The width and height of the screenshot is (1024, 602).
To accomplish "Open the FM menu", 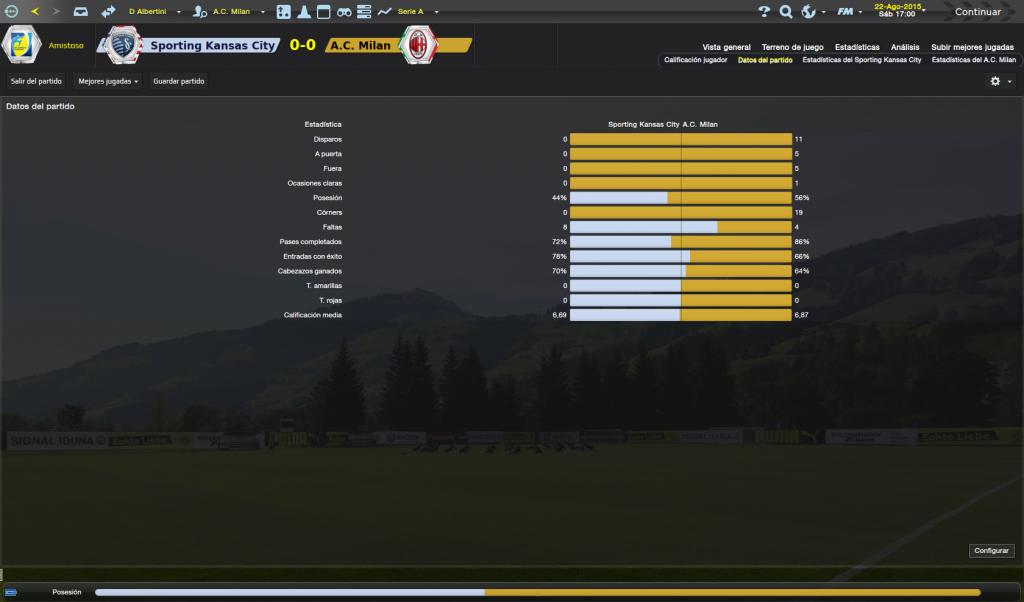I will pyautogui.click(x=849, y=12).
